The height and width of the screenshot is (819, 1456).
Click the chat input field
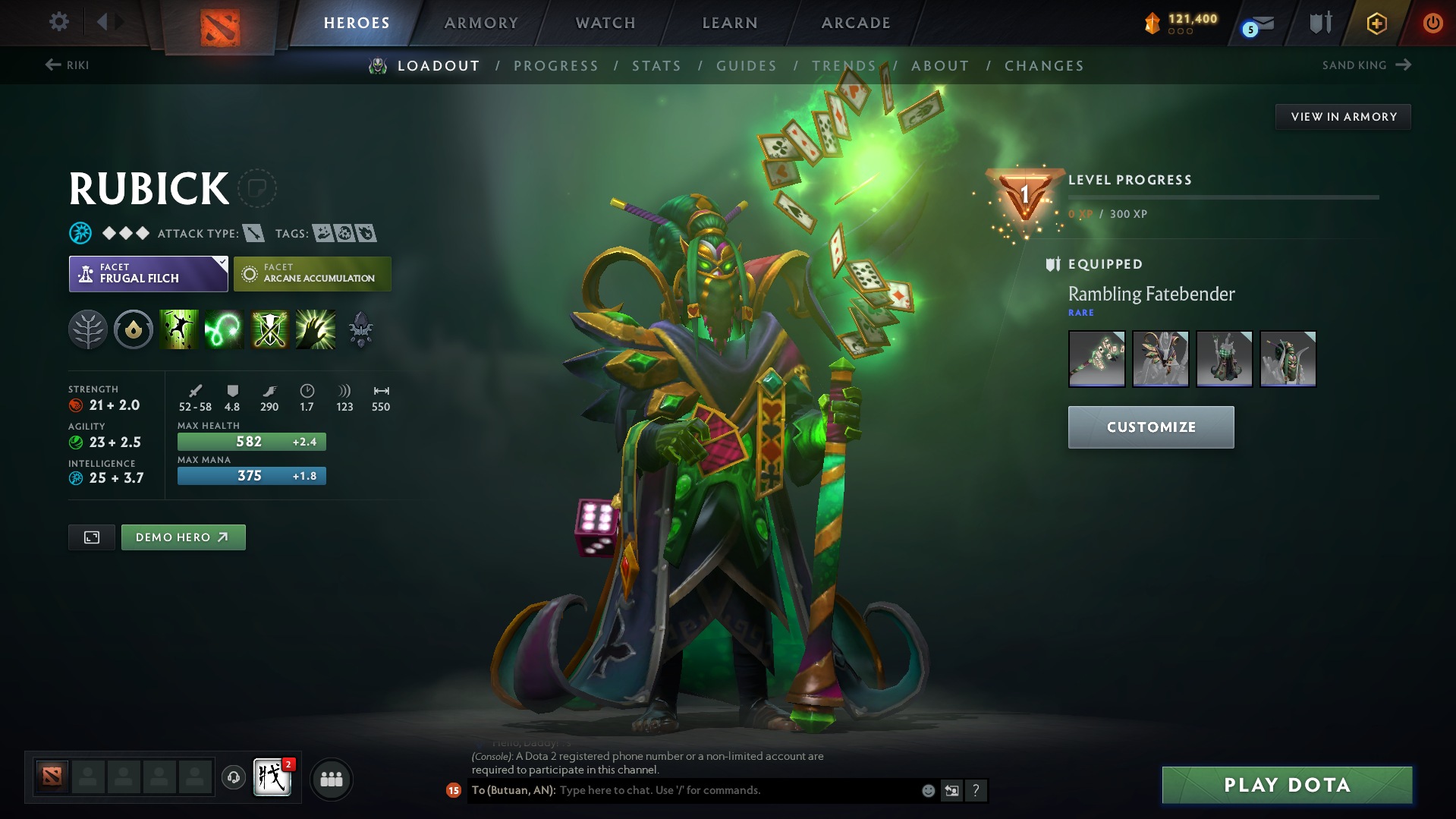point(721,790)
